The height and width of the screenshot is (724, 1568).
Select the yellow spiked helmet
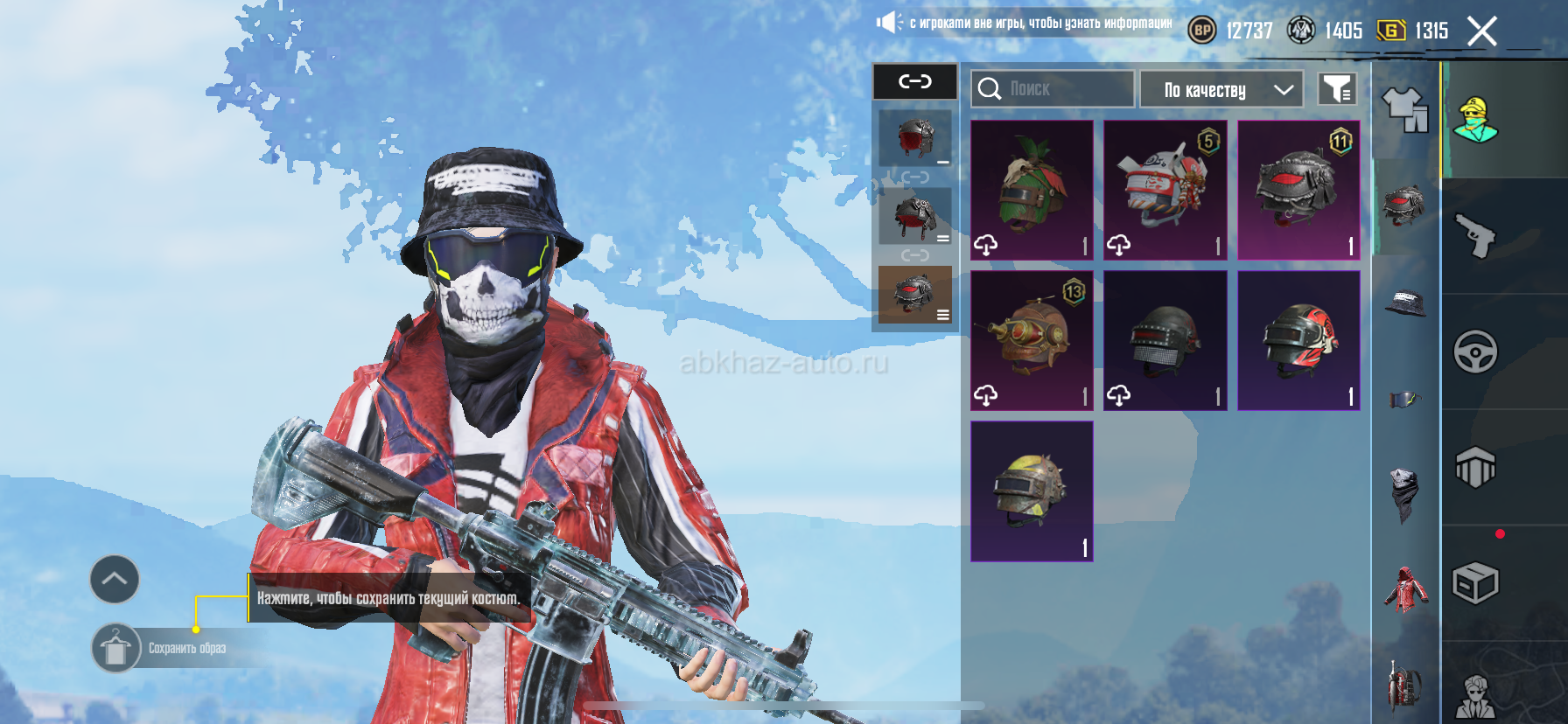pos(1032,491)
